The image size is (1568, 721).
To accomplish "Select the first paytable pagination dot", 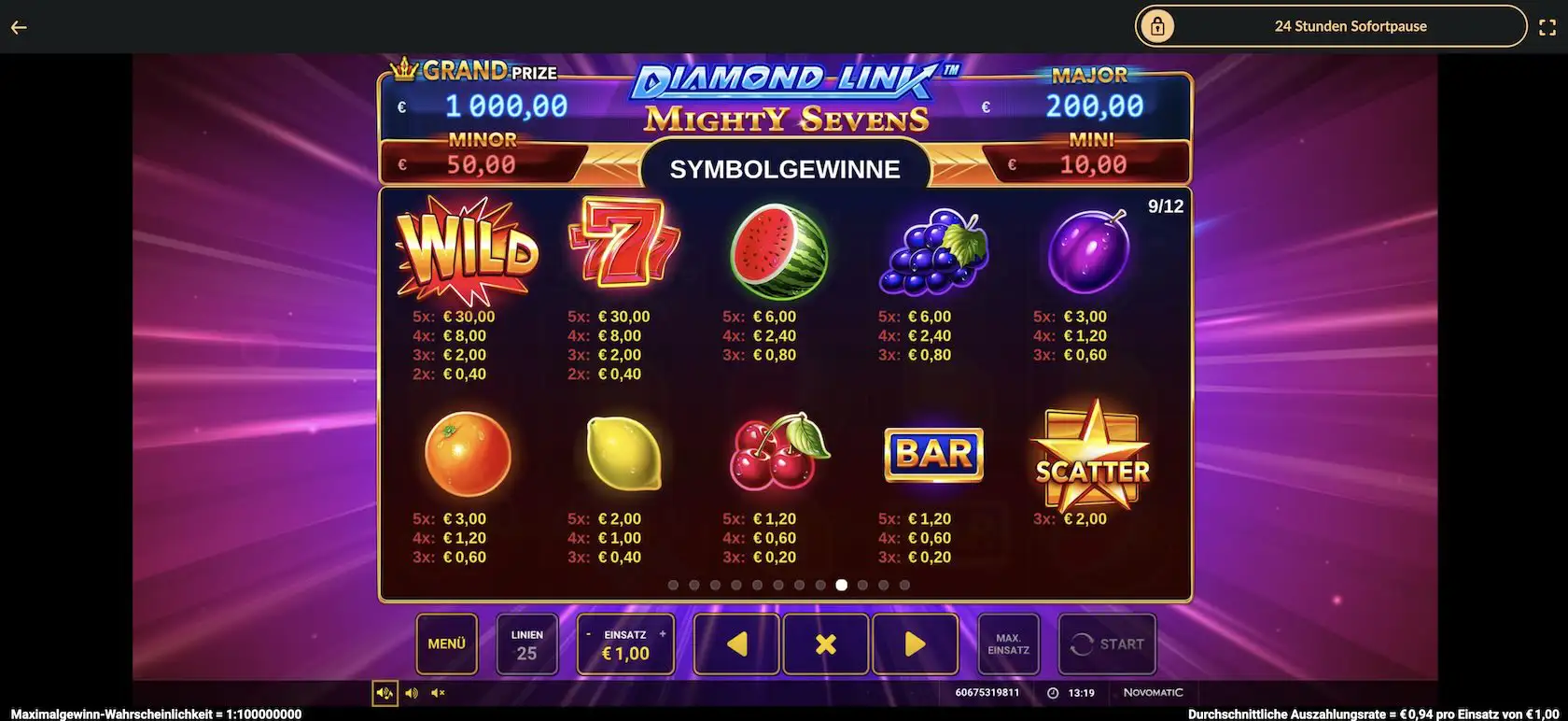I will point(674,584).
